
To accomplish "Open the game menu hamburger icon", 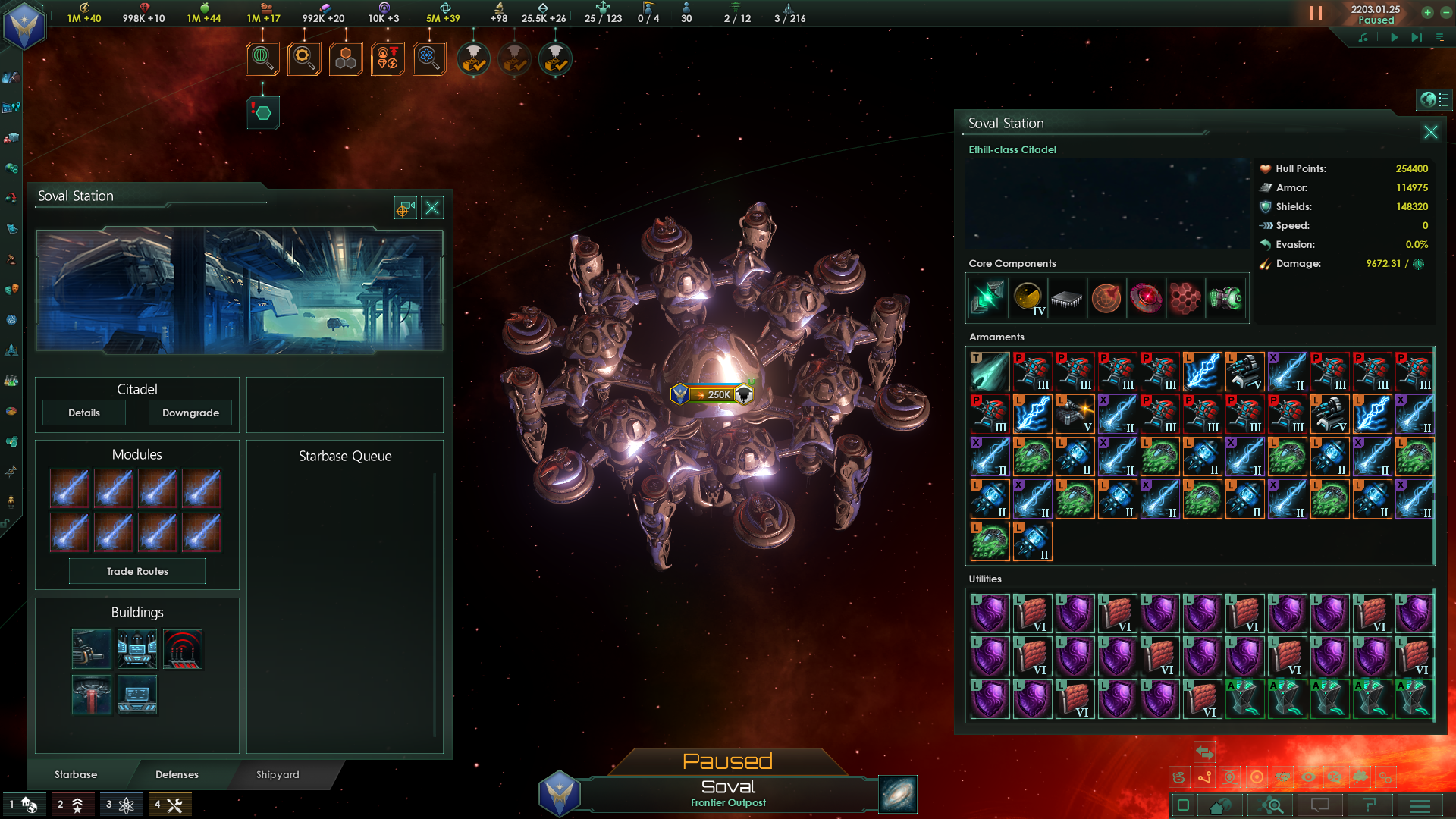I will (x=1420, y=806).
